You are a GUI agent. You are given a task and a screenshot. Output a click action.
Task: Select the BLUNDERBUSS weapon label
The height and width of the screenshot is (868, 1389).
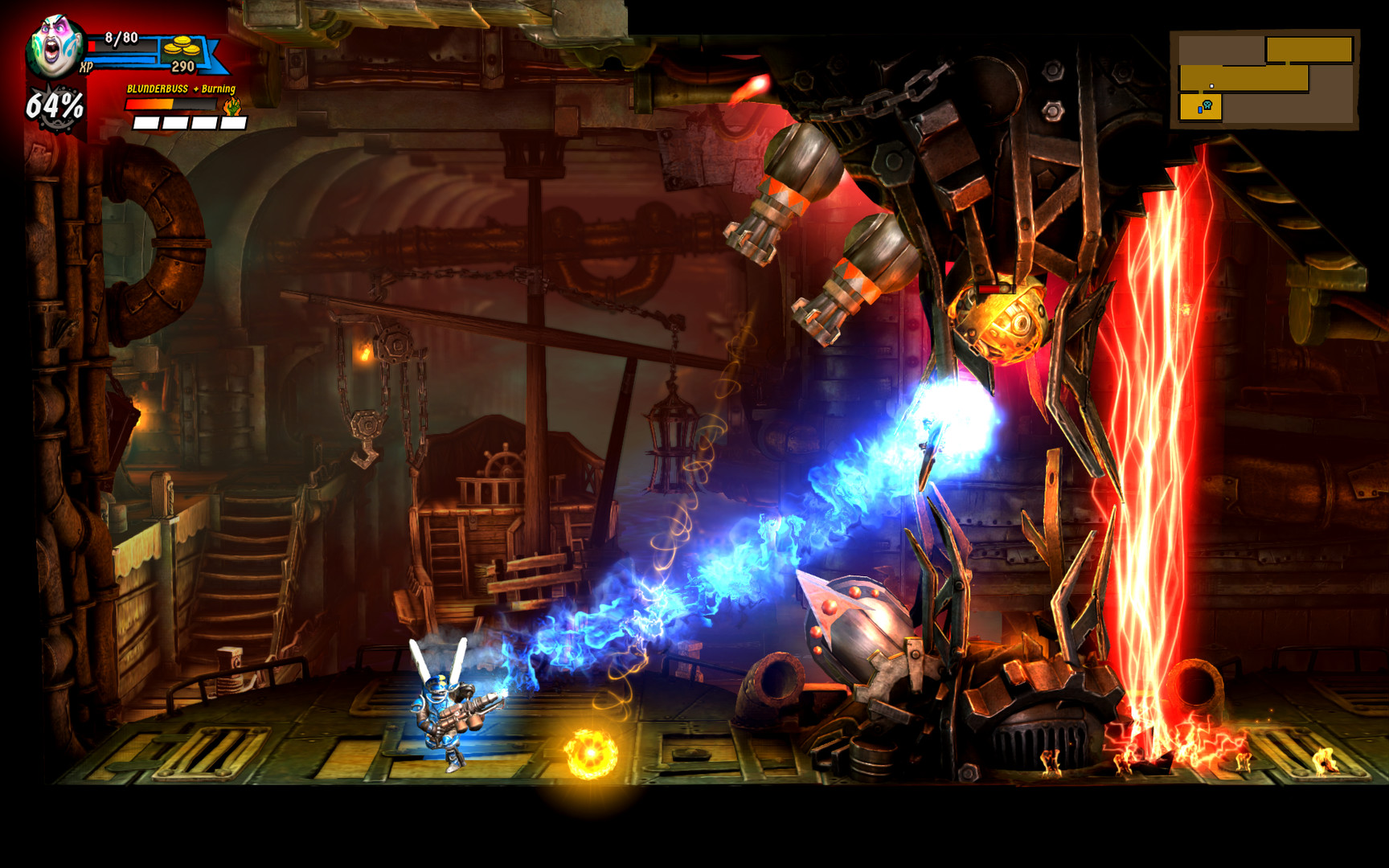157,88
